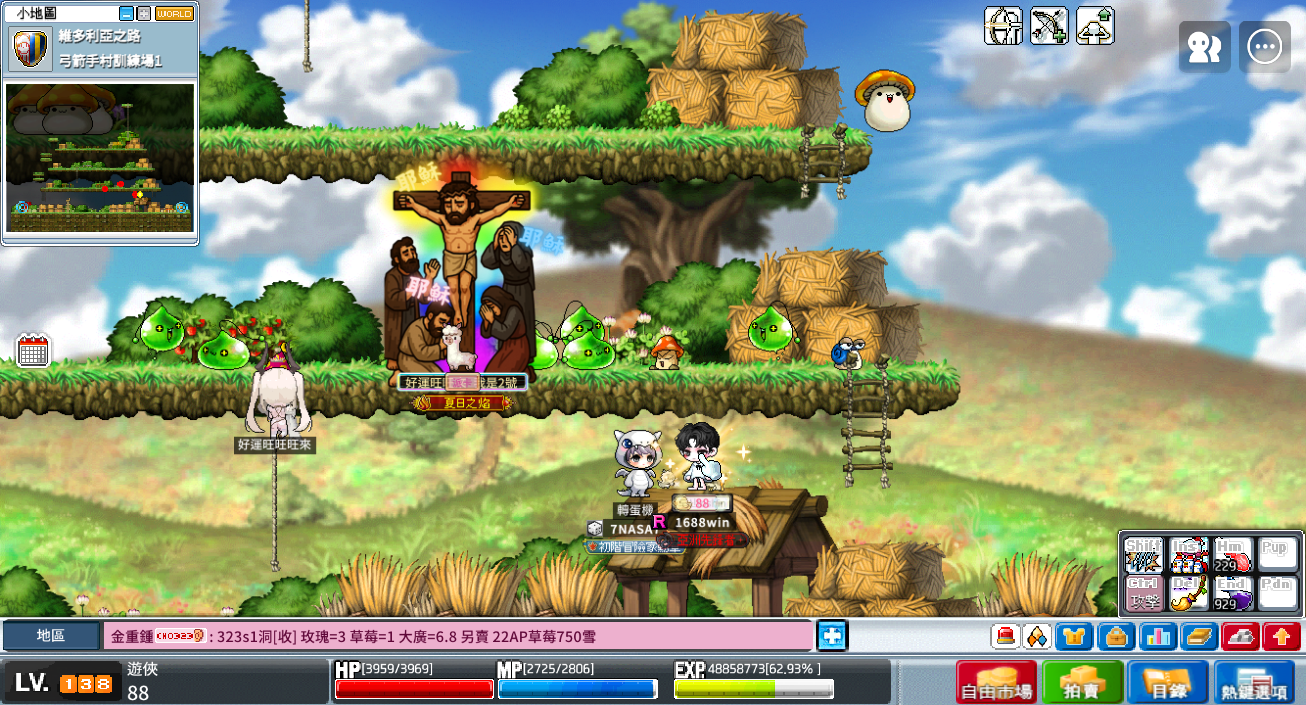Use the red potion in the Hm slot
This screenshot has height=705, width=1306.
[x=1231, y=554]
